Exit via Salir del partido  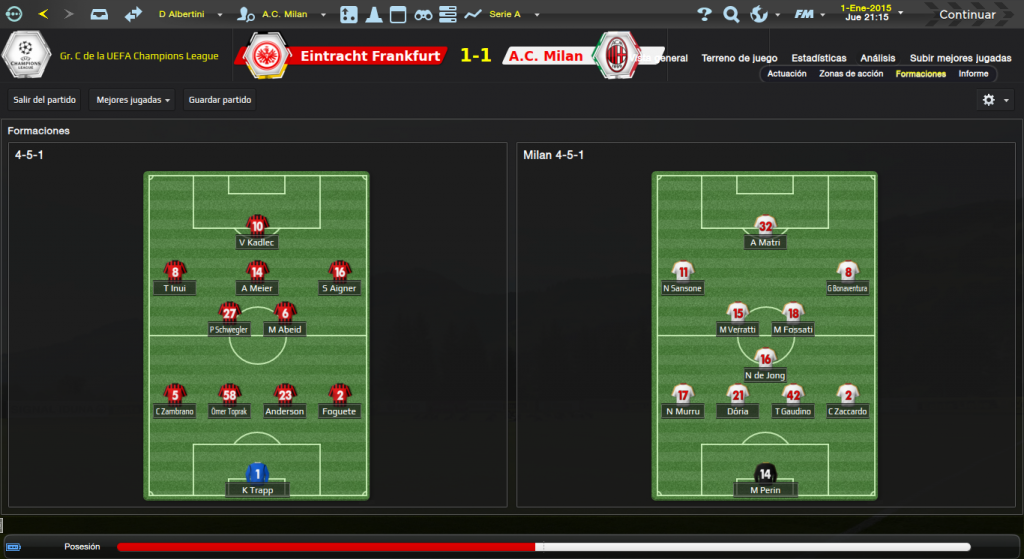point(46,100)
